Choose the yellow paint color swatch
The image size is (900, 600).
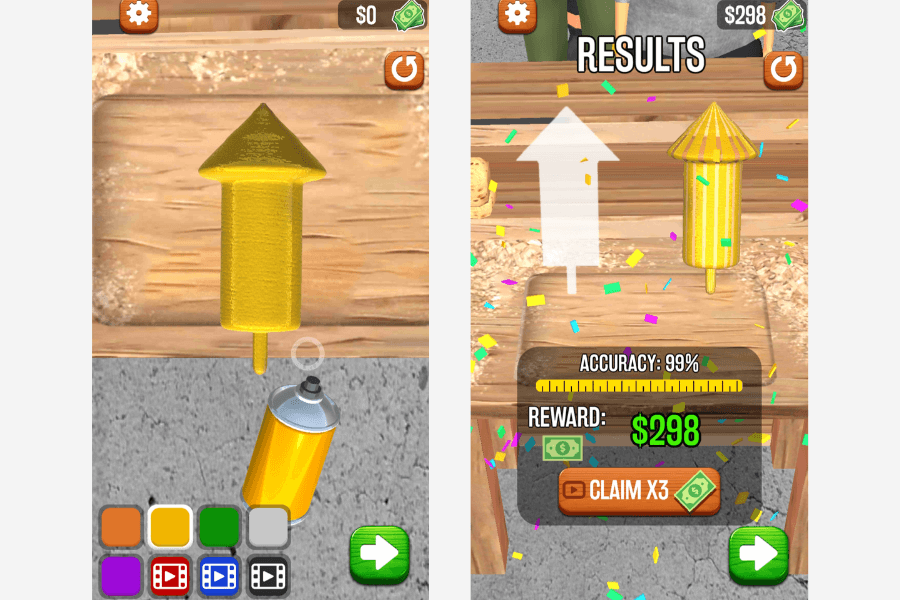(170, 526)
